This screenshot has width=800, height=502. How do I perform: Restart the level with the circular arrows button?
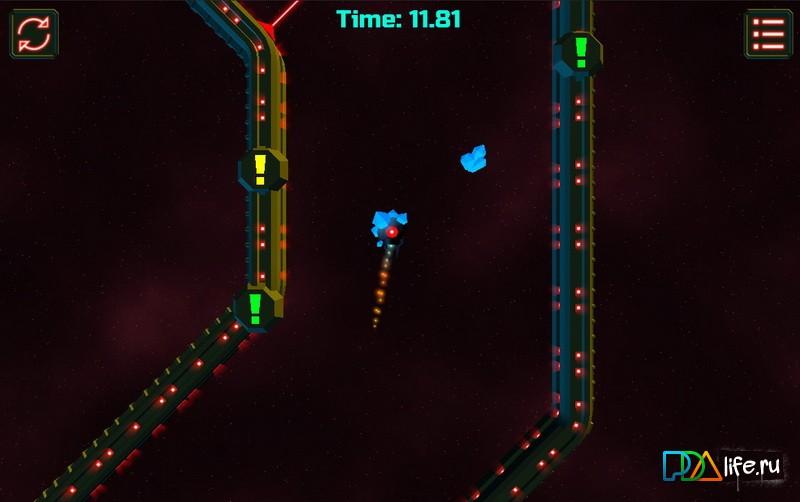pos(34,34)
